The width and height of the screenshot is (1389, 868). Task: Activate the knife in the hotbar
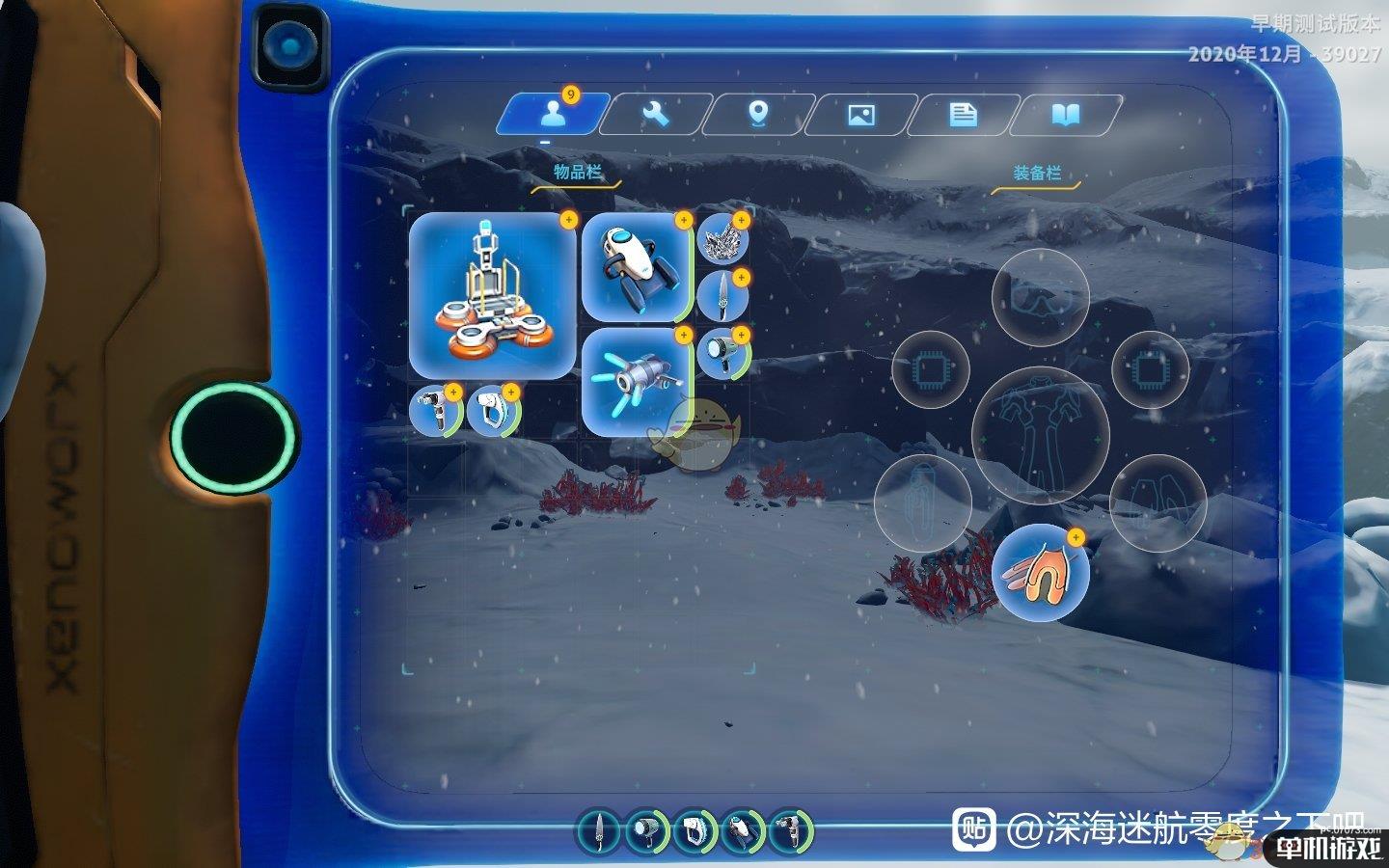coord(600,830)
